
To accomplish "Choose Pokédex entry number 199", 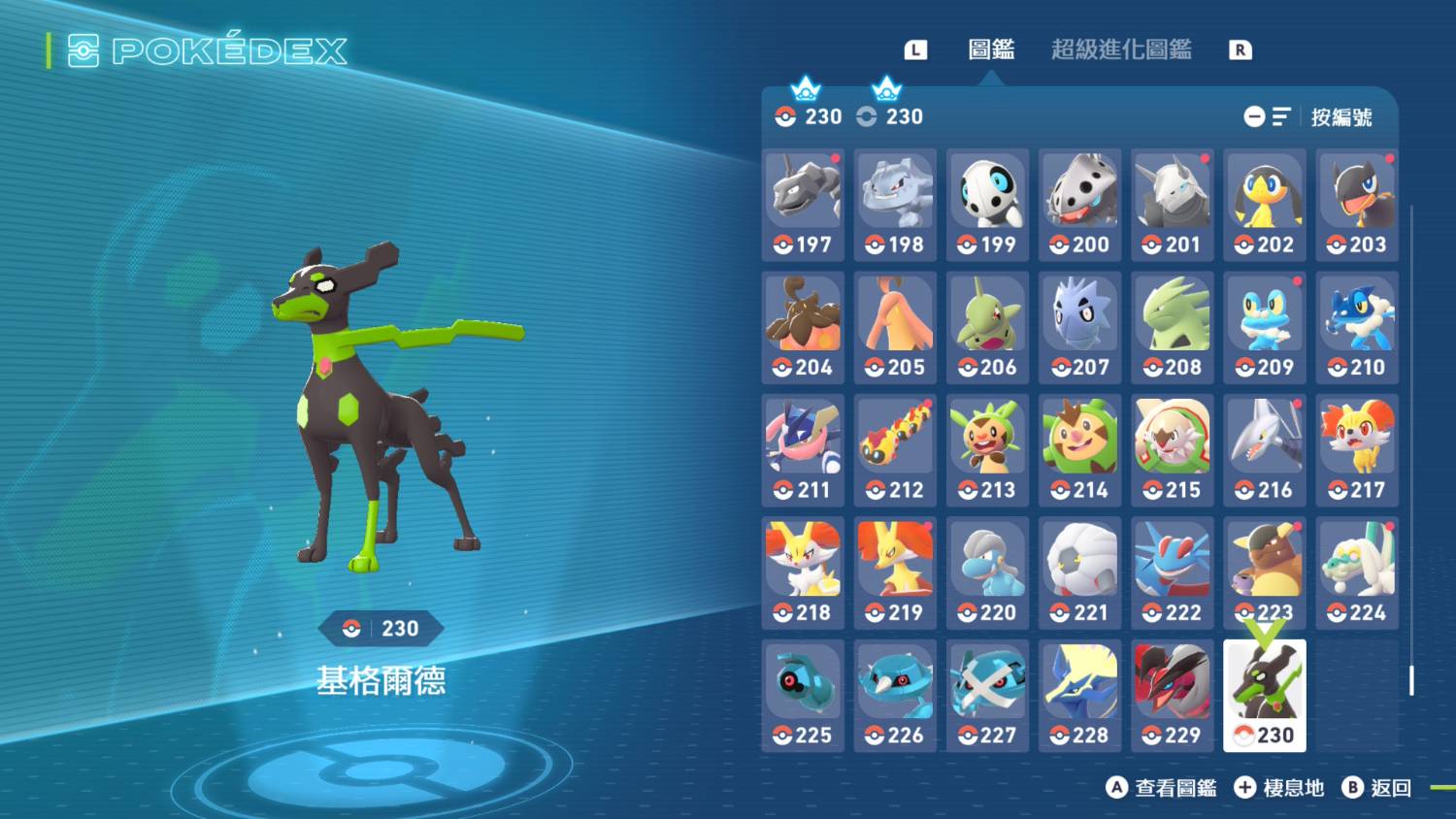I will (x=987, y=205).
